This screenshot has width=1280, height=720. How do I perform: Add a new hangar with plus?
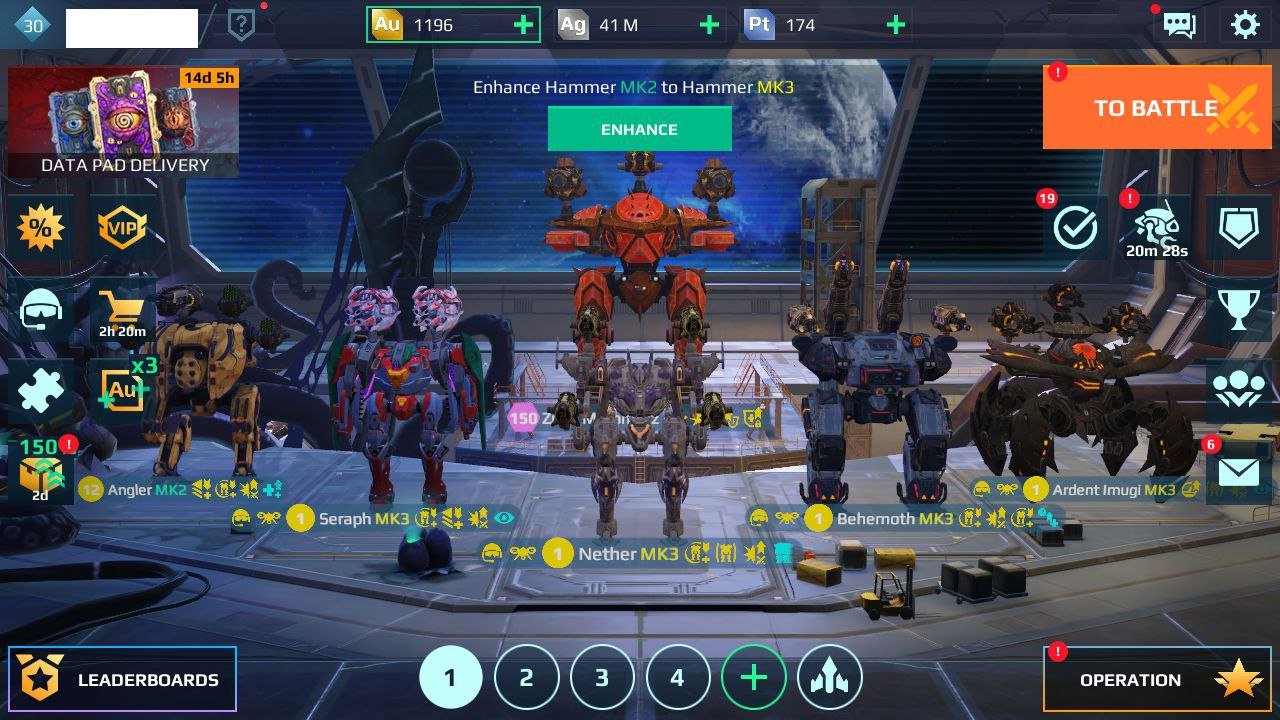pyautogui.click(x=753, y=678)
